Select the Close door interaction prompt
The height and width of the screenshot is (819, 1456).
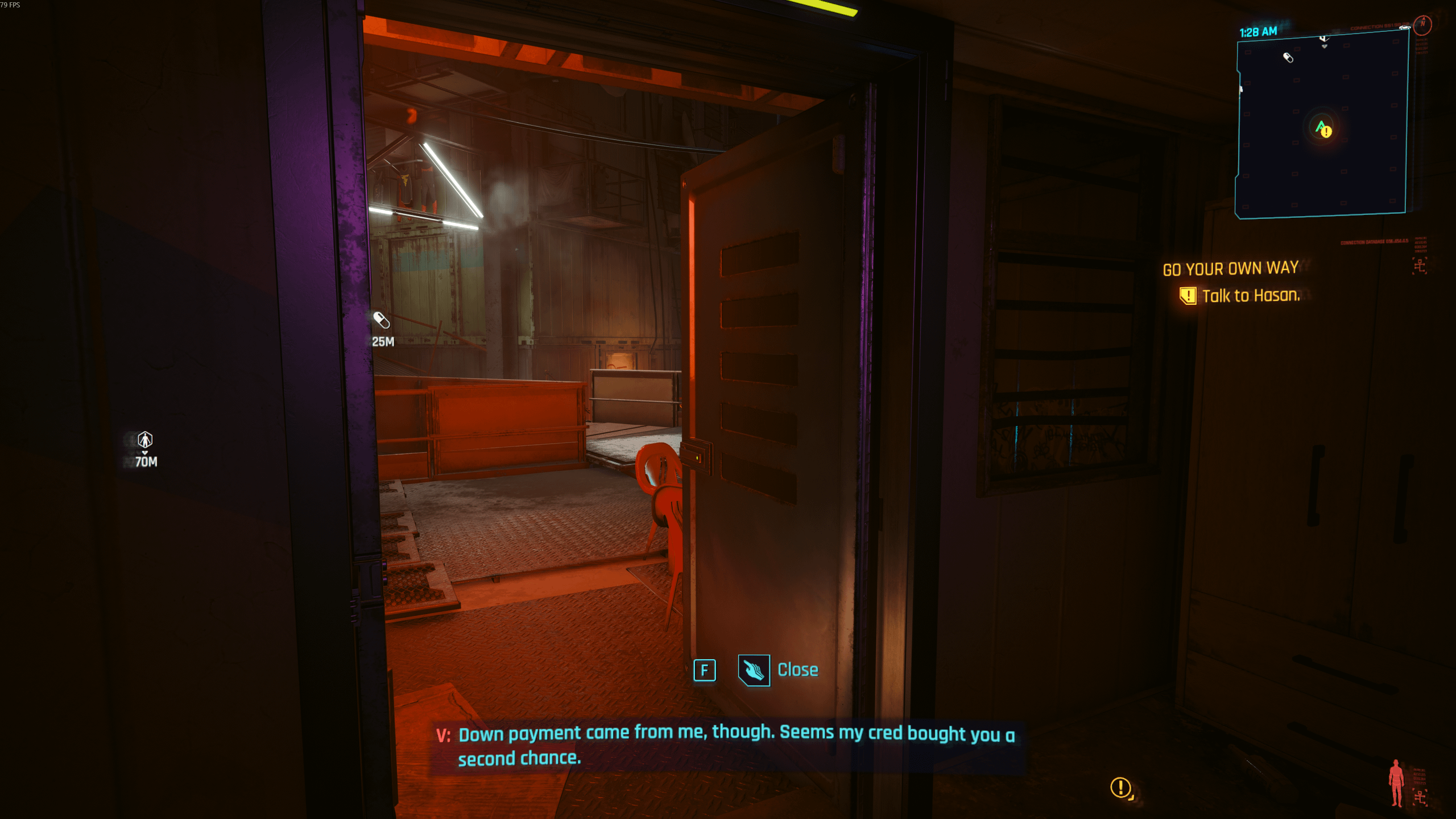tap(777, 670)
